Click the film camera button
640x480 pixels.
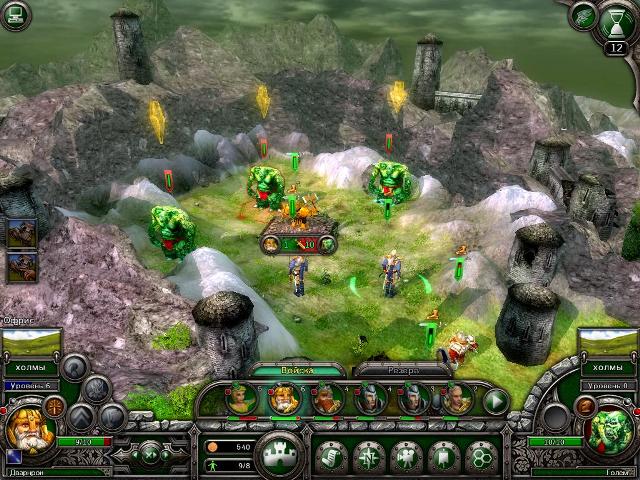[x=406, y=455]
